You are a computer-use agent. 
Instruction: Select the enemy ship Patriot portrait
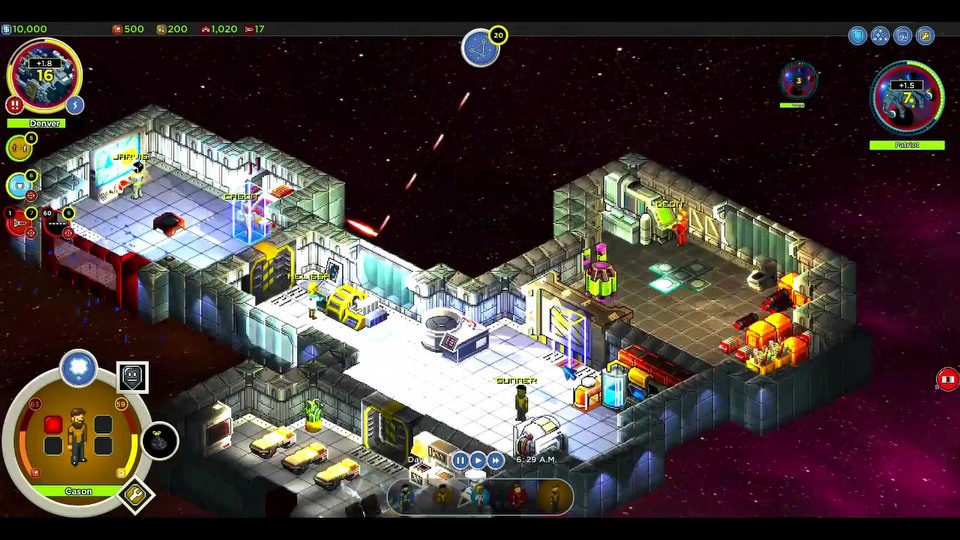[906, 97]
